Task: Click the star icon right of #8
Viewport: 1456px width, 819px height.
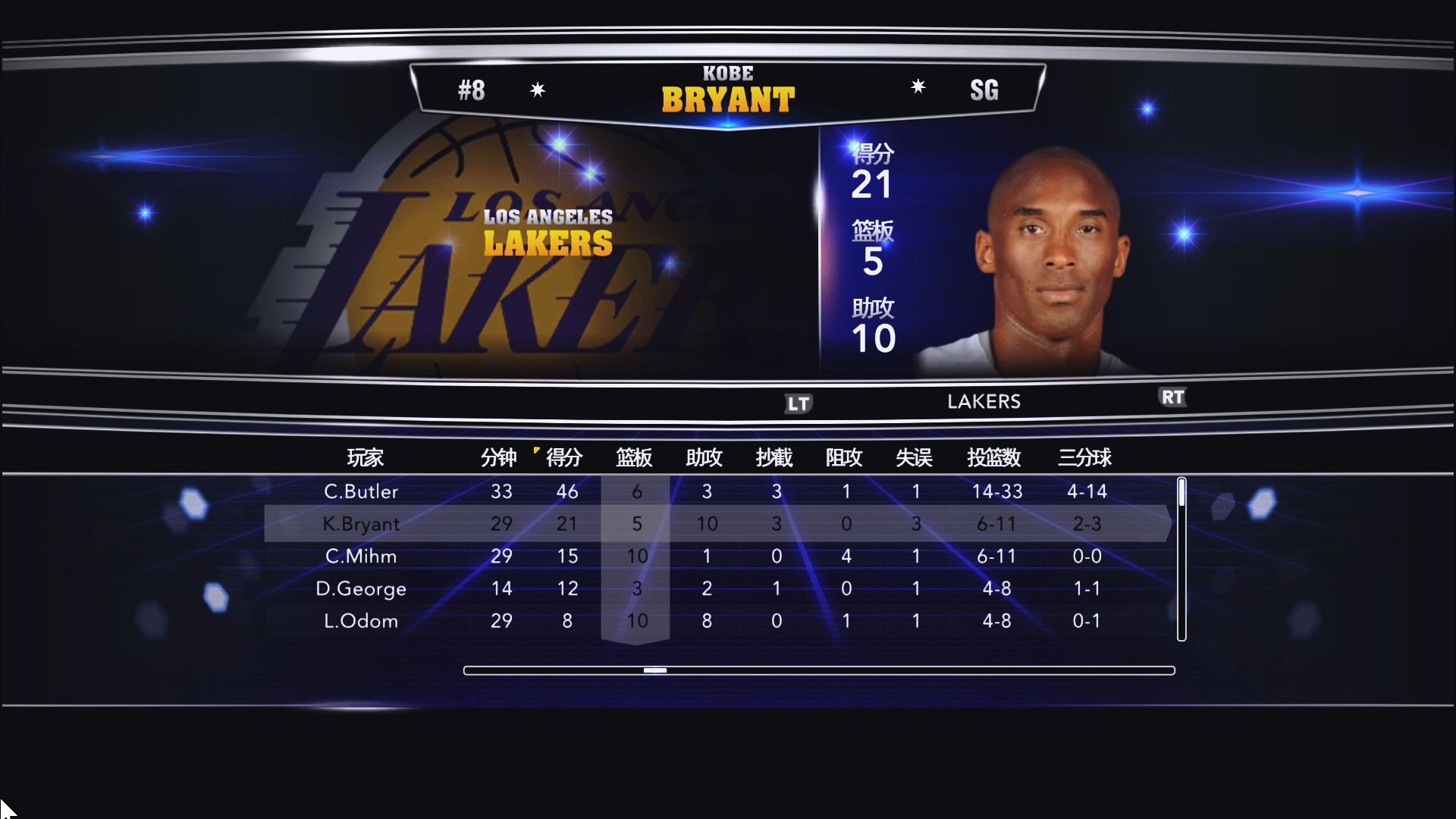Action: pyautogui.click(x=538, y=89)
